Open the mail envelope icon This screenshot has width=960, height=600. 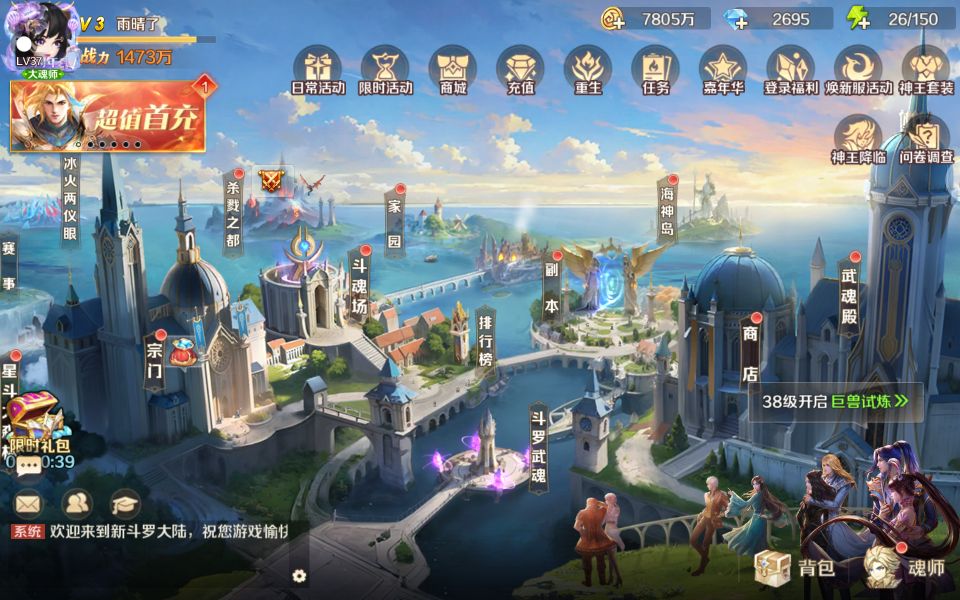pyautogui.click(x=28, y=503)
